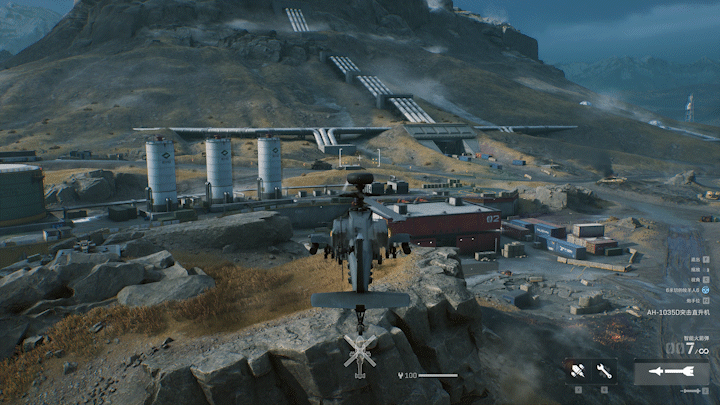Activate the countermeasure flare ability icon
The height and width of the screenshot is (405, 720).
point(578,371)
